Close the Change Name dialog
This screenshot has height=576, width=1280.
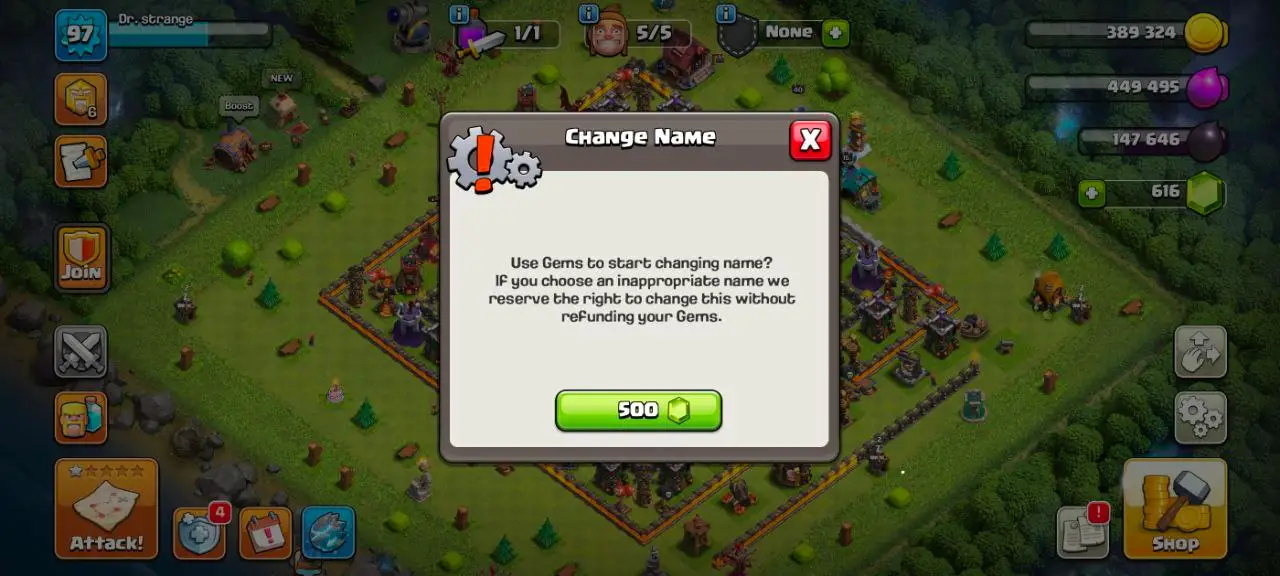pos(810,140)
